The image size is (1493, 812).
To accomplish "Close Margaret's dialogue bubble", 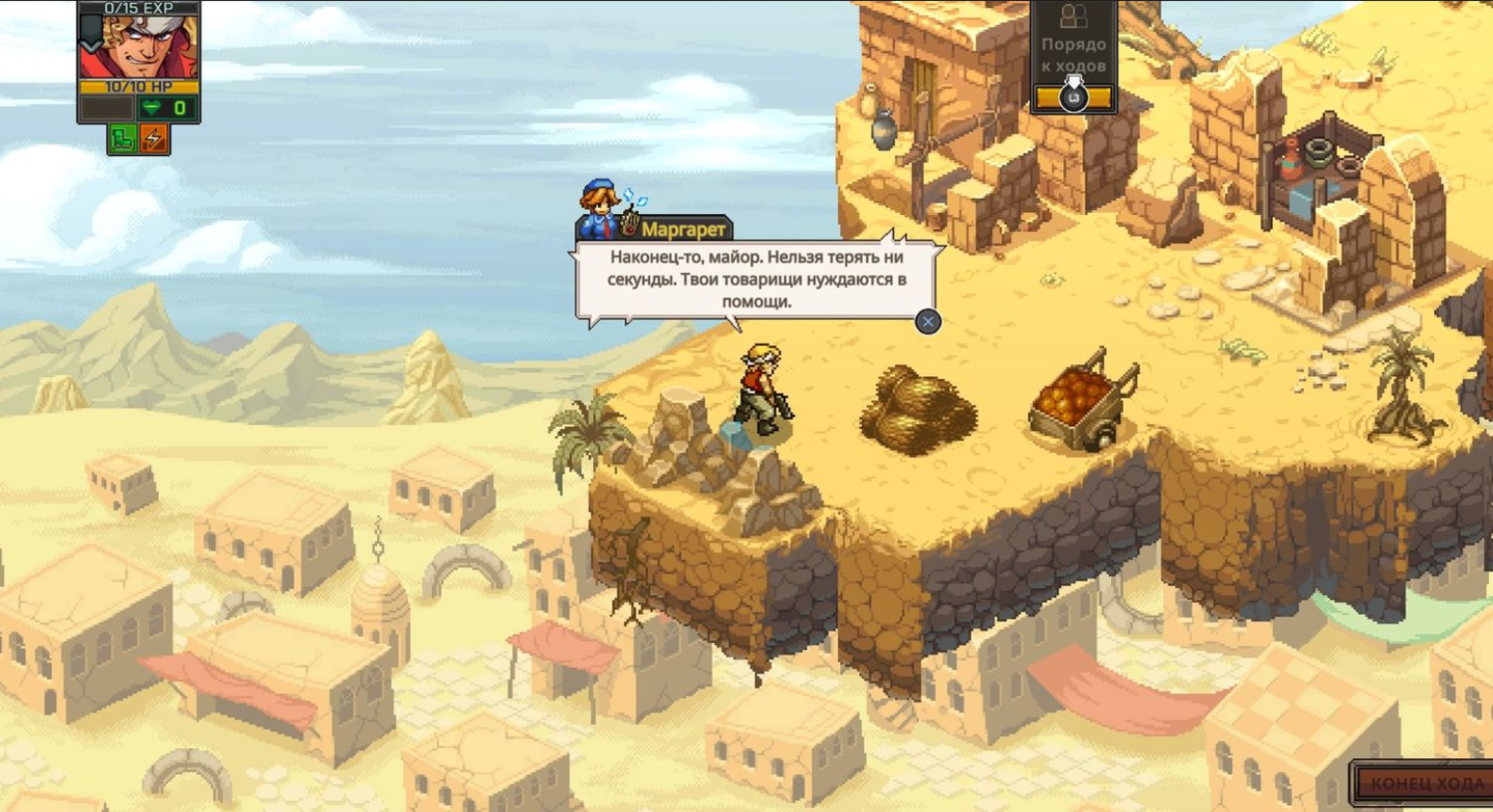I will 928,321.
